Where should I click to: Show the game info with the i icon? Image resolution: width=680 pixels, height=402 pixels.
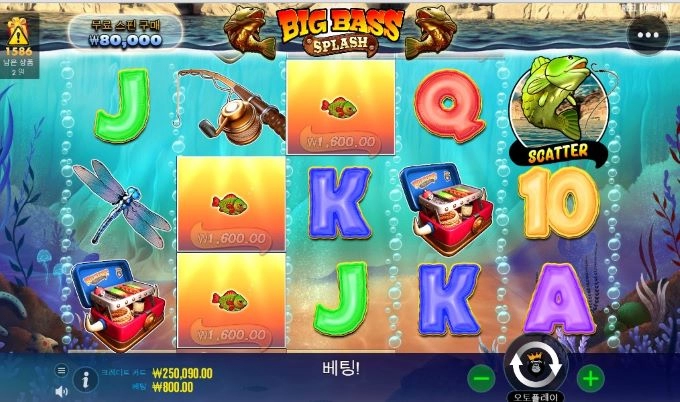pyautogui.click(x=86, y=379)
